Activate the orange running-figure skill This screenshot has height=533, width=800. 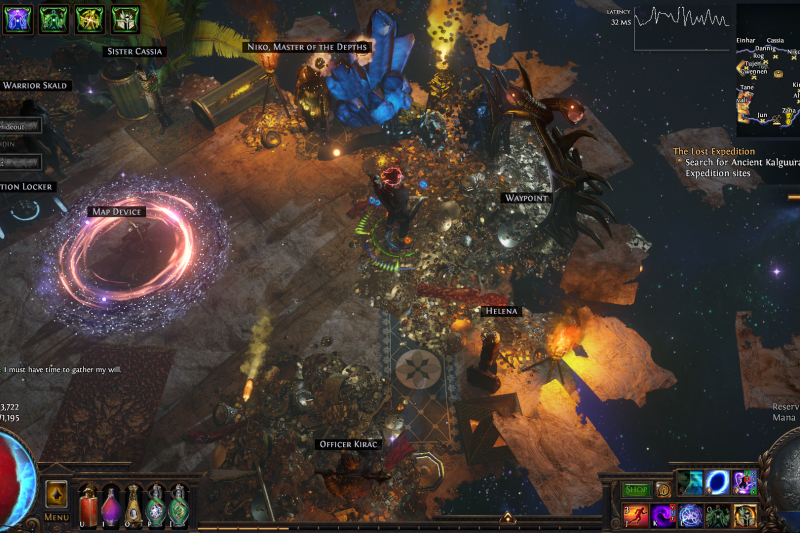click(637, 516)
